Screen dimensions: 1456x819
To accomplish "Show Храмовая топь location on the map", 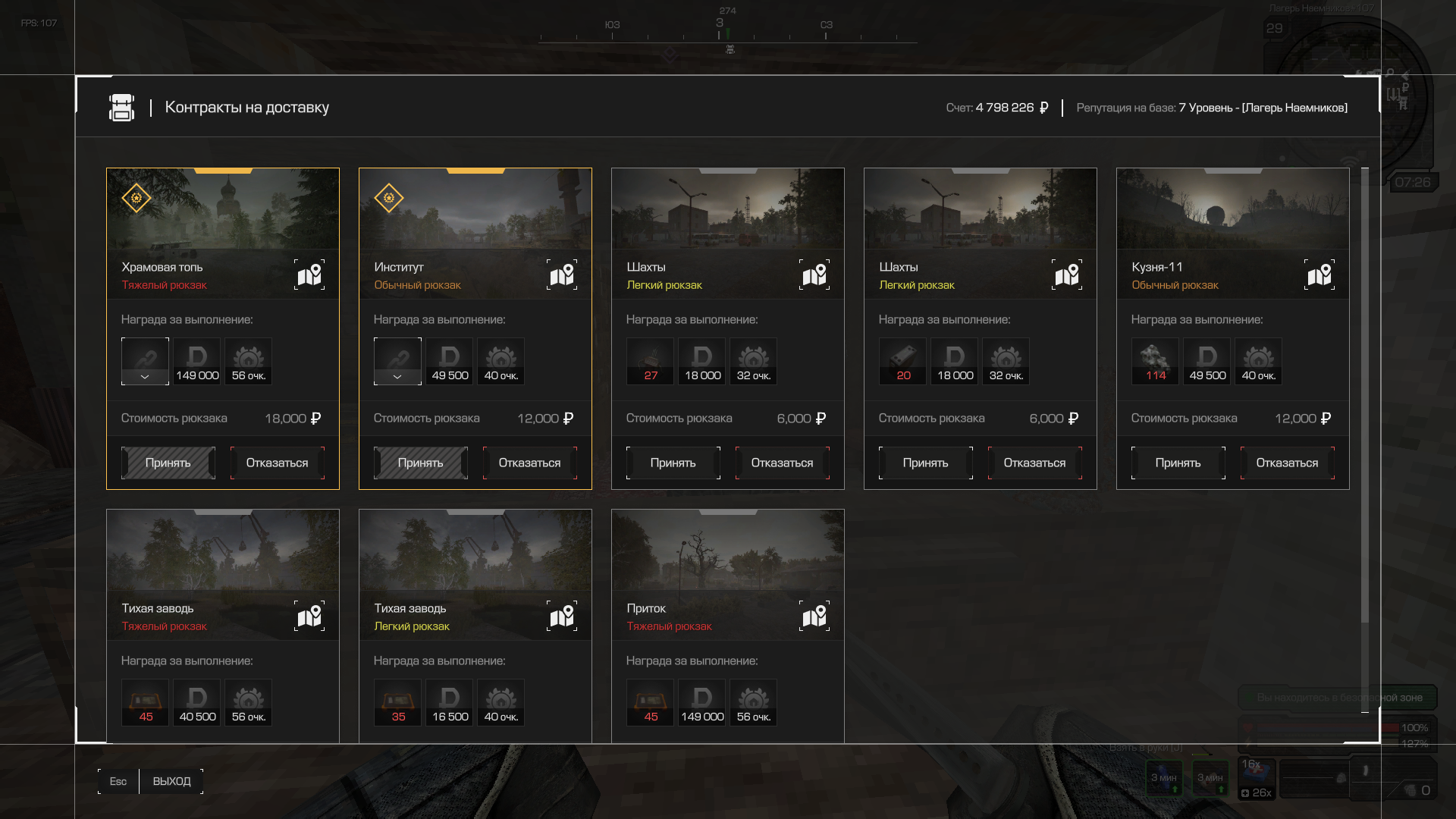I will click(309, 275).
